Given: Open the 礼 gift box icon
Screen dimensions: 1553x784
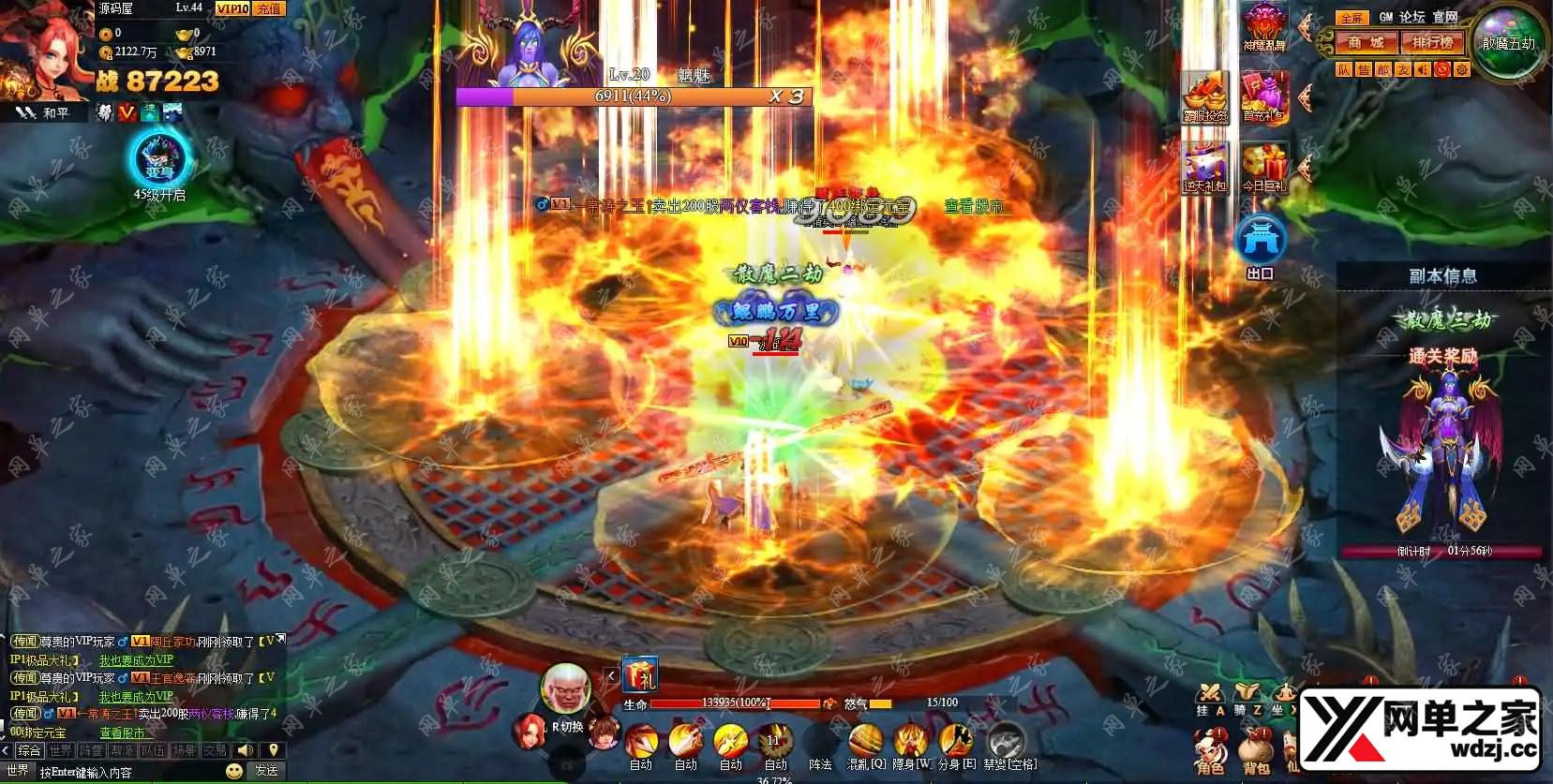Looking at the screenshot, I should [x=640, y=675].
